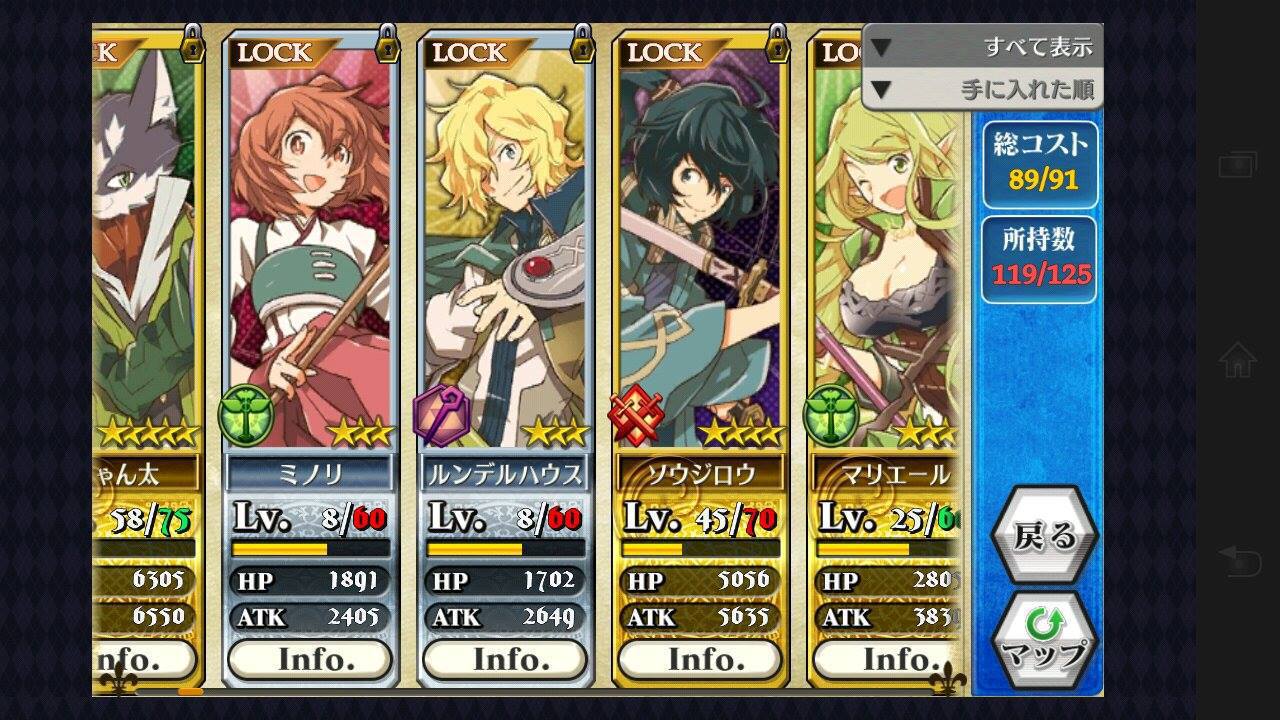Toggle the LOCK padlock on ミノリ

[x=386, y=45]
